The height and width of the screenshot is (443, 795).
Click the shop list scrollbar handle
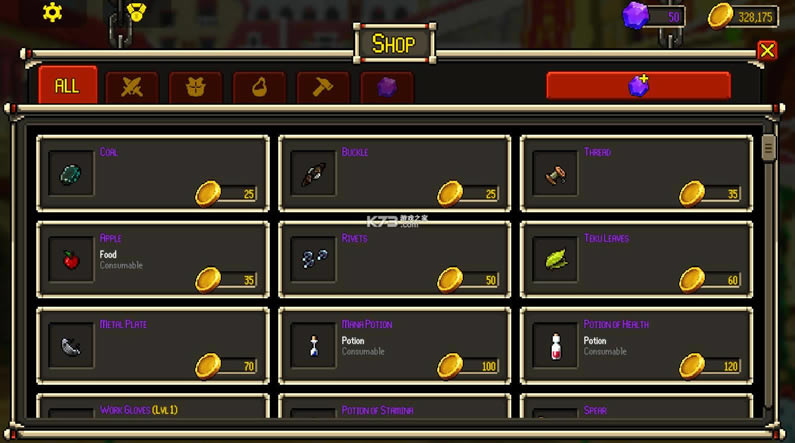[x=768, y=147]
